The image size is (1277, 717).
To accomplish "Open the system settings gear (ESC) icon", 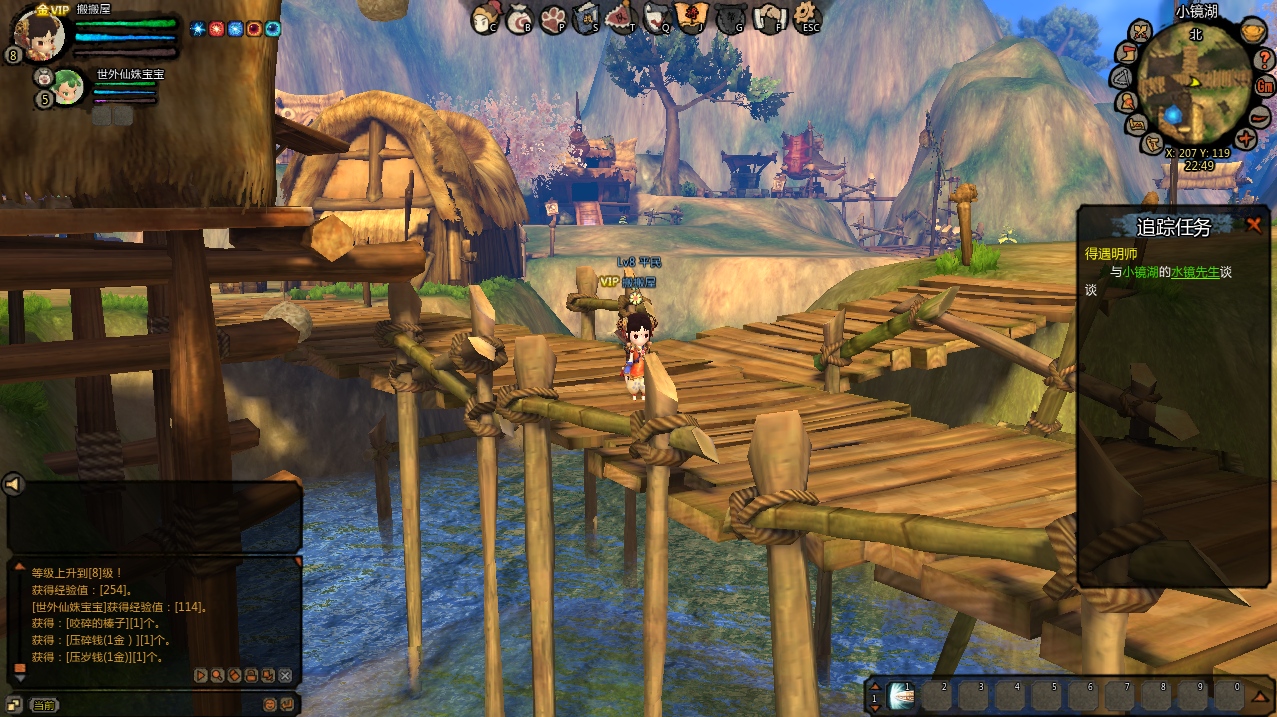I will tap(806, 17).
